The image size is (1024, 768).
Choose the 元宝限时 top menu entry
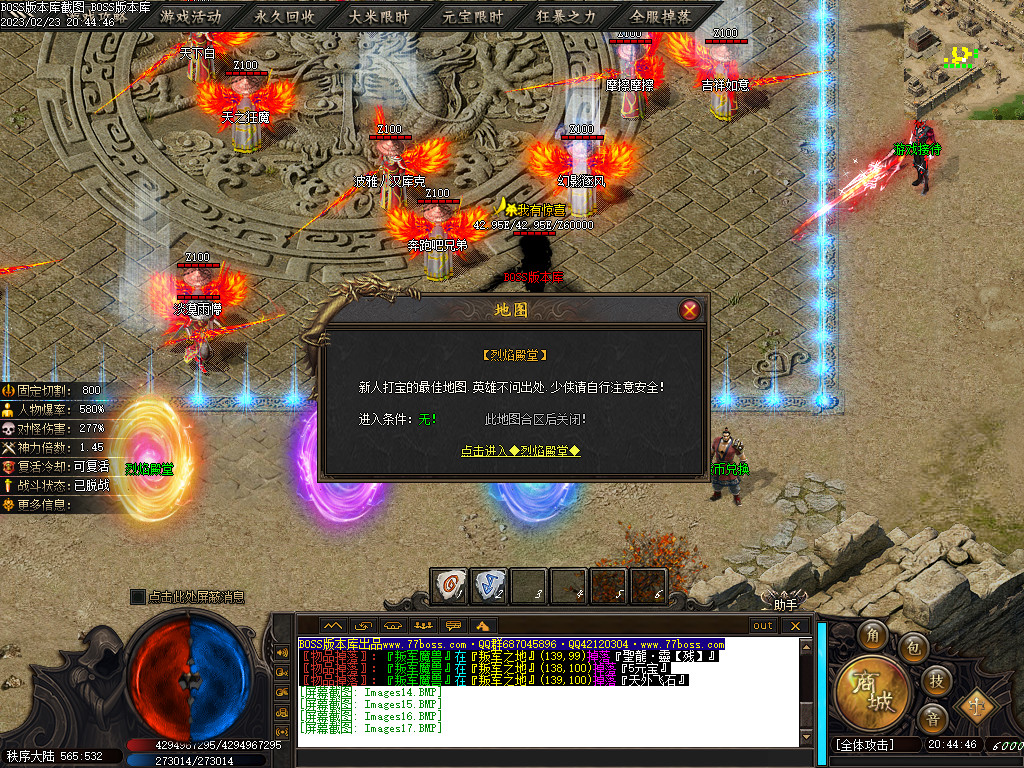tap(472, 16)
